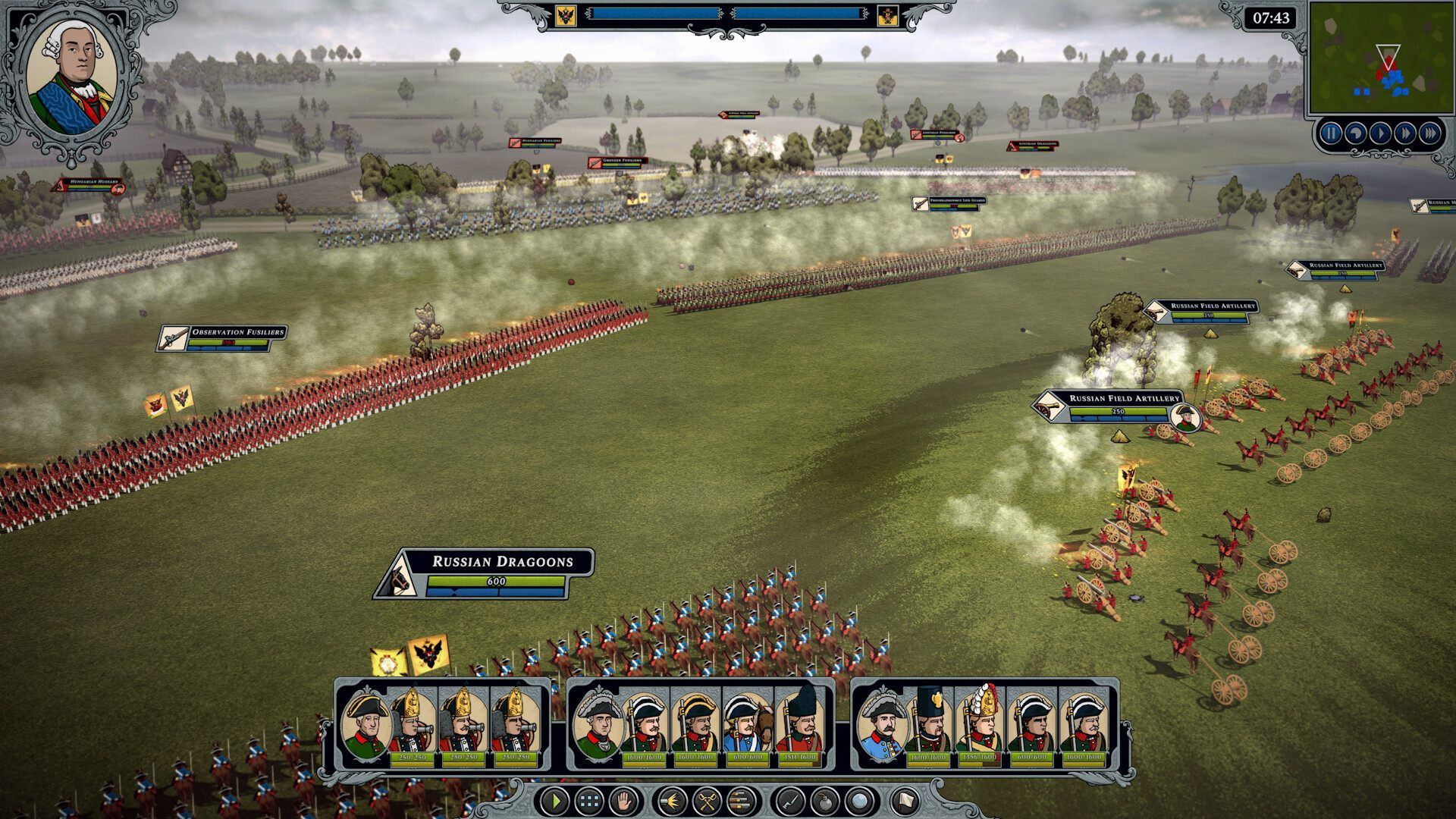Screen dimensions: 1456x819
Task: Open the formation grid command
Action: [x=589, y=800]
